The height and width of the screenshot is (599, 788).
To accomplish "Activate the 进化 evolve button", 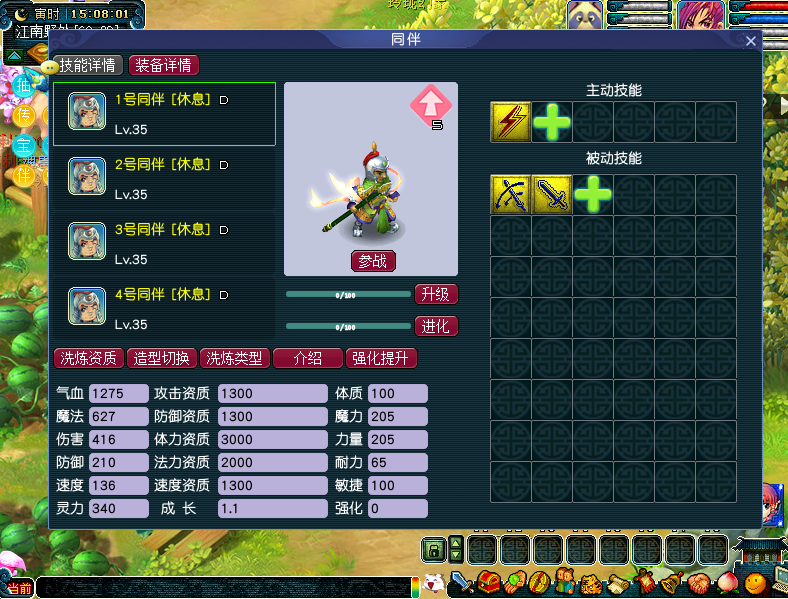I will pos(436,326).
